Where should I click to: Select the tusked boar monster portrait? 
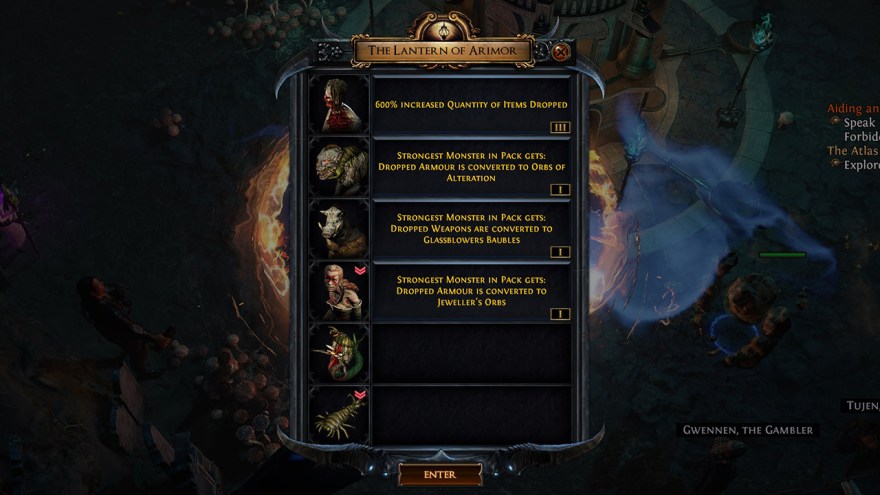click(339, 229)
